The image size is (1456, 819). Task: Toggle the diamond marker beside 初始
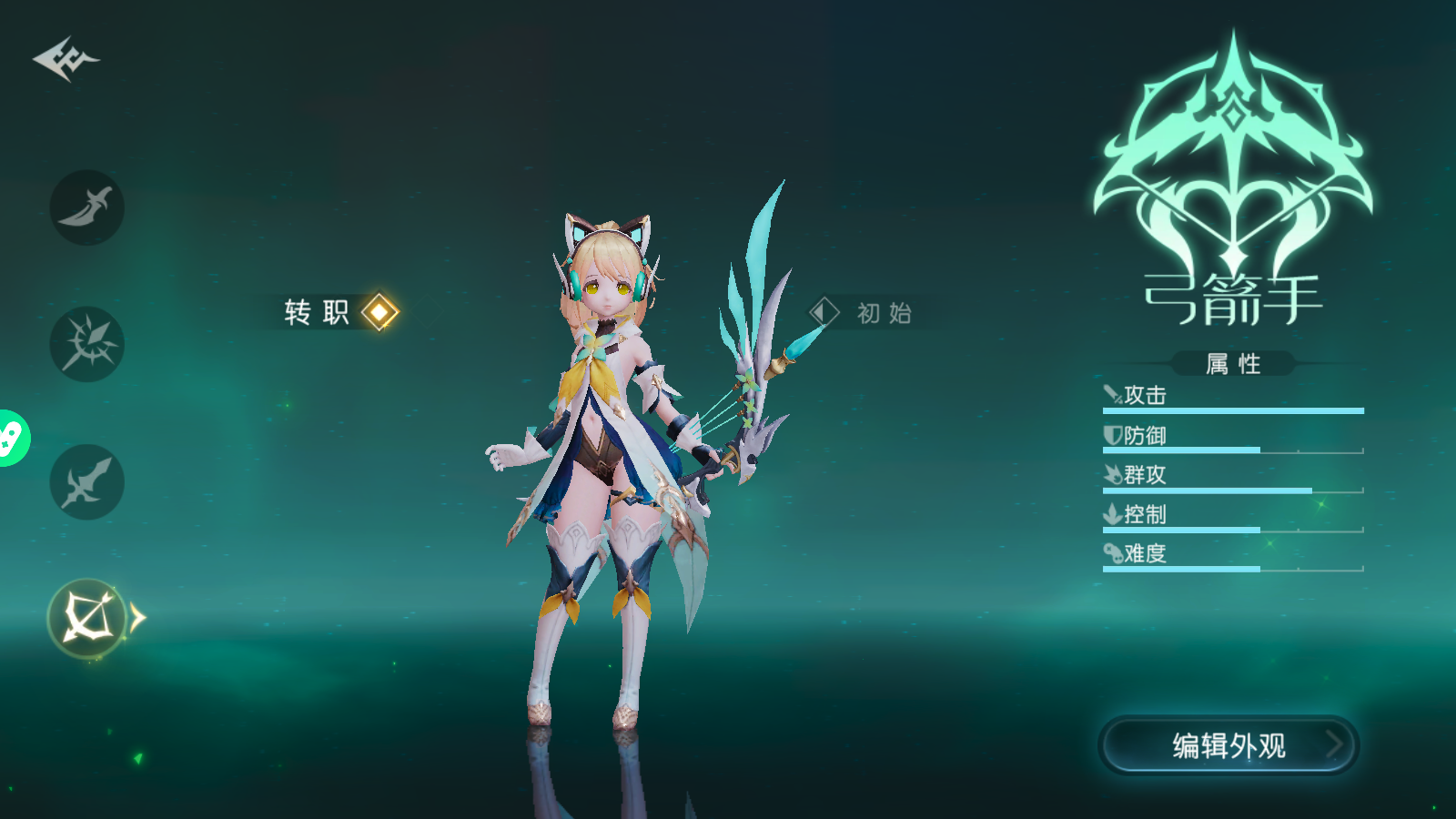(822, 313)
